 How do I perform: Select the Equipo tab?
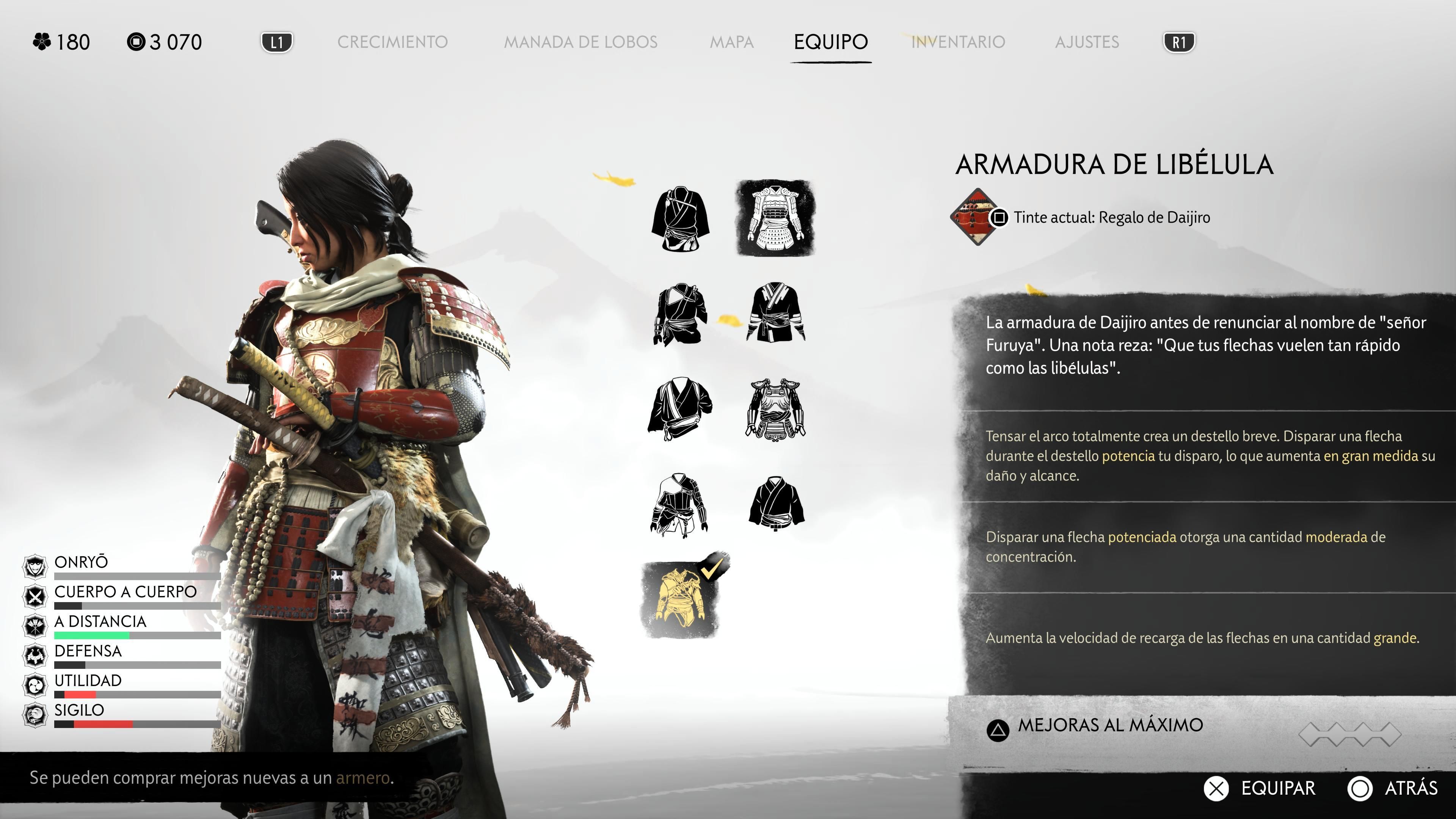click(x=830, y=42)
